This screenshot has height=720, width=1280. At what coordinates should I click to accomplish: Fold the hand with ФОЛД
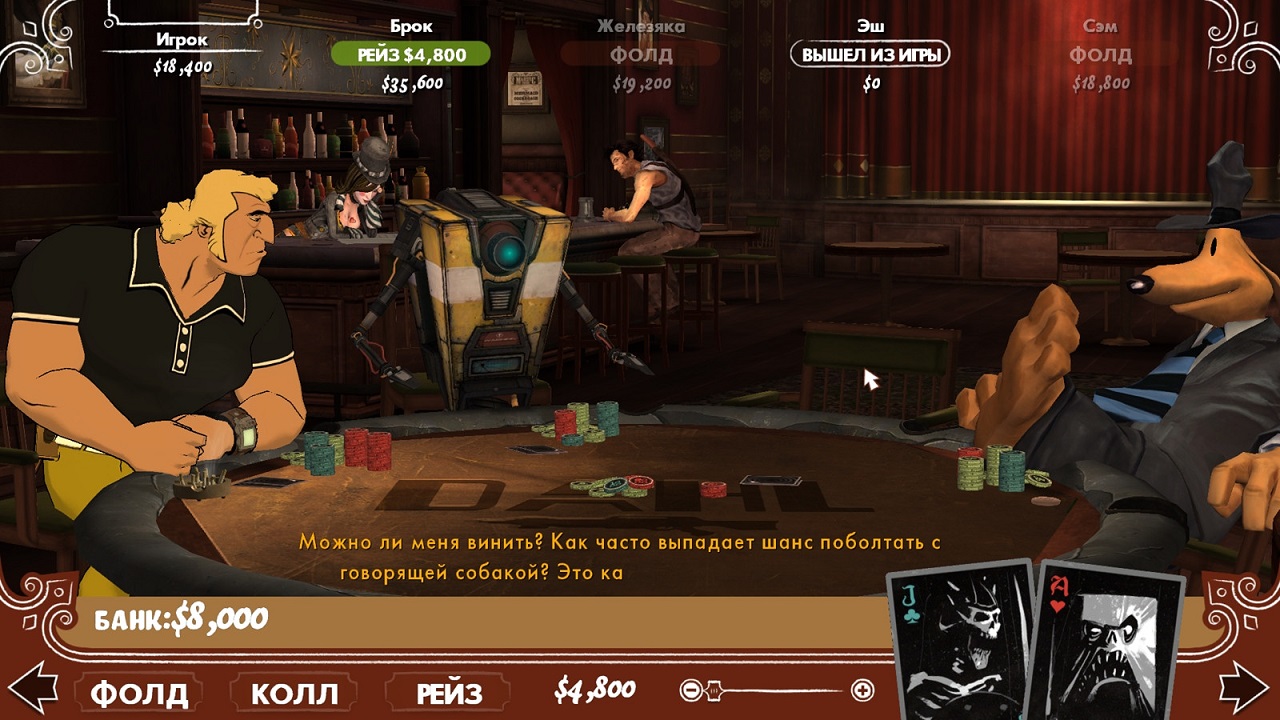[140, 692]
